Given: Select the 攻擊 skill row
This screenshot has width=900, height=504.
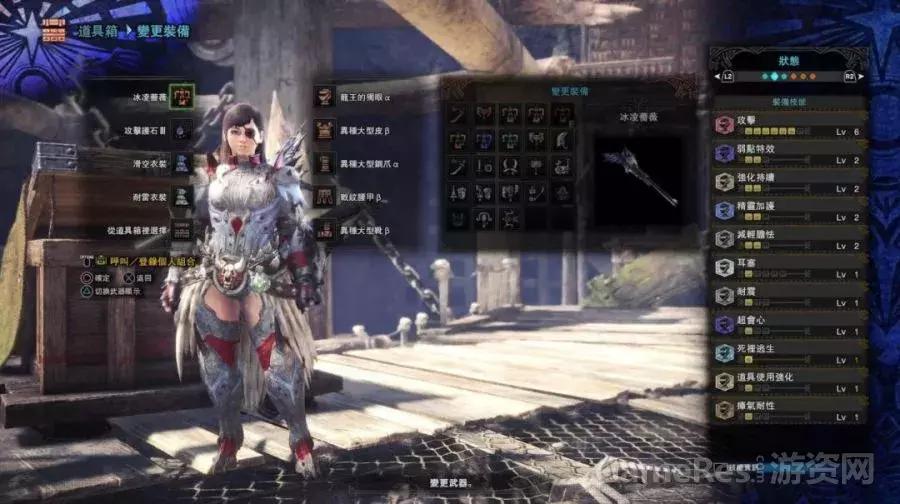Looking at the screenshot, I should (789, 124).
